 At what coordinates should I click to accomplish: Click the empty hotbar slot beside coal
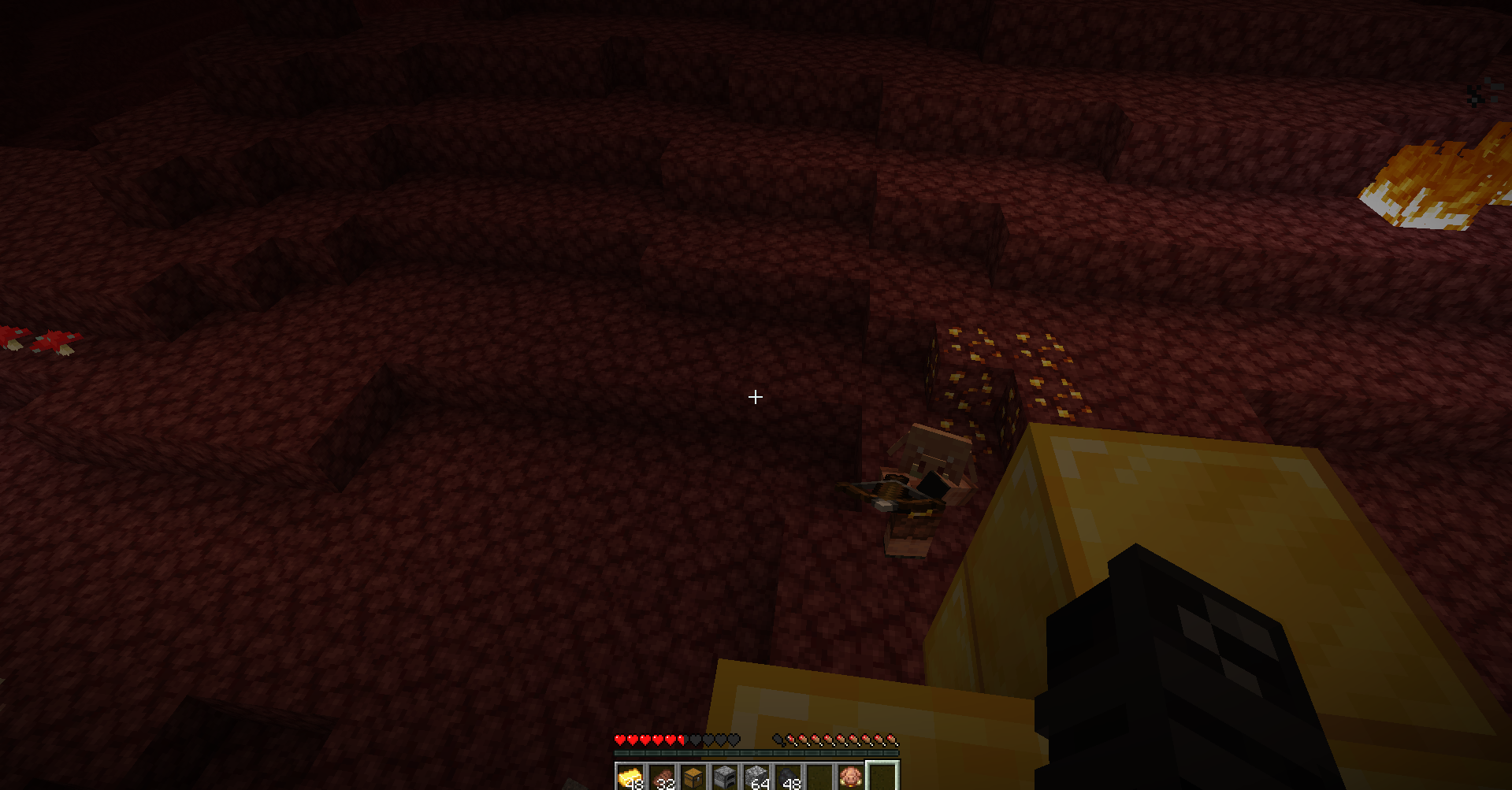[819, 777]
